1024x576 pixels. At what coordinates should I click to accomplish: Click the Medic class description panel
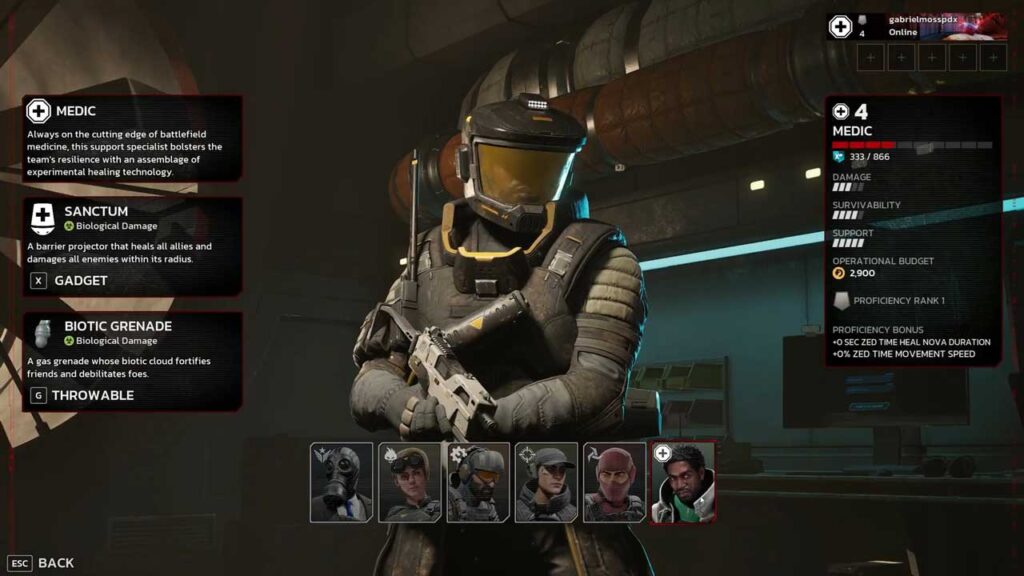[x=133, y=138]
